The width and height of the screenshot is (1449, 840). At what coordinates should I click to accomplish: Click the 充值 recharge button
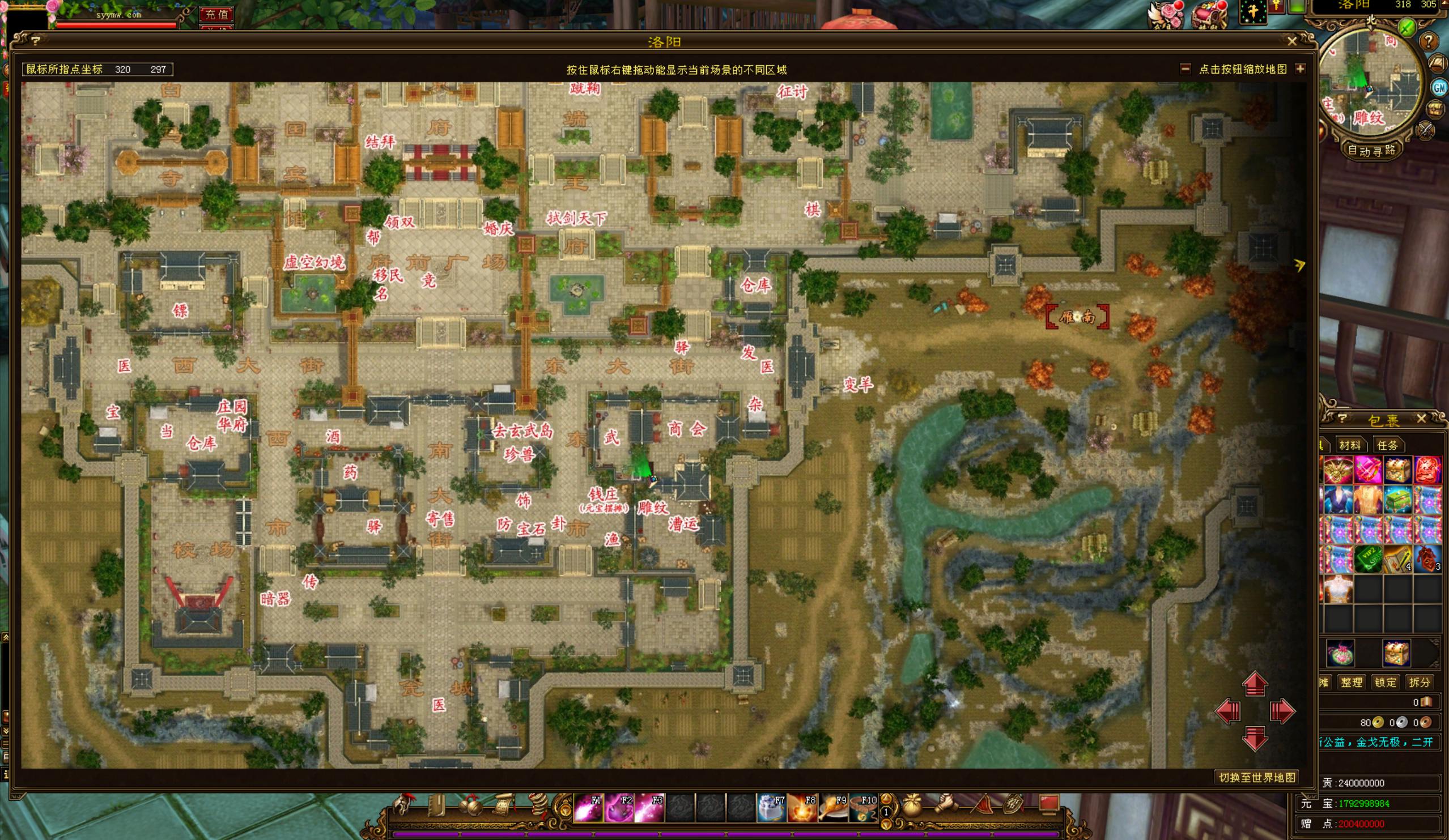216,14
